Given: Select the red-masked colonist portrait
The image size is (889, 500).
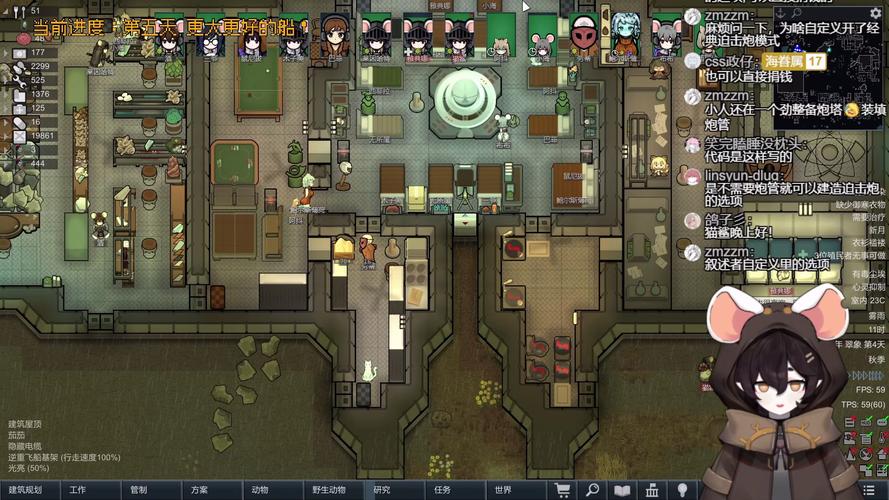Looking at the screenshot, I should point(583,38).
